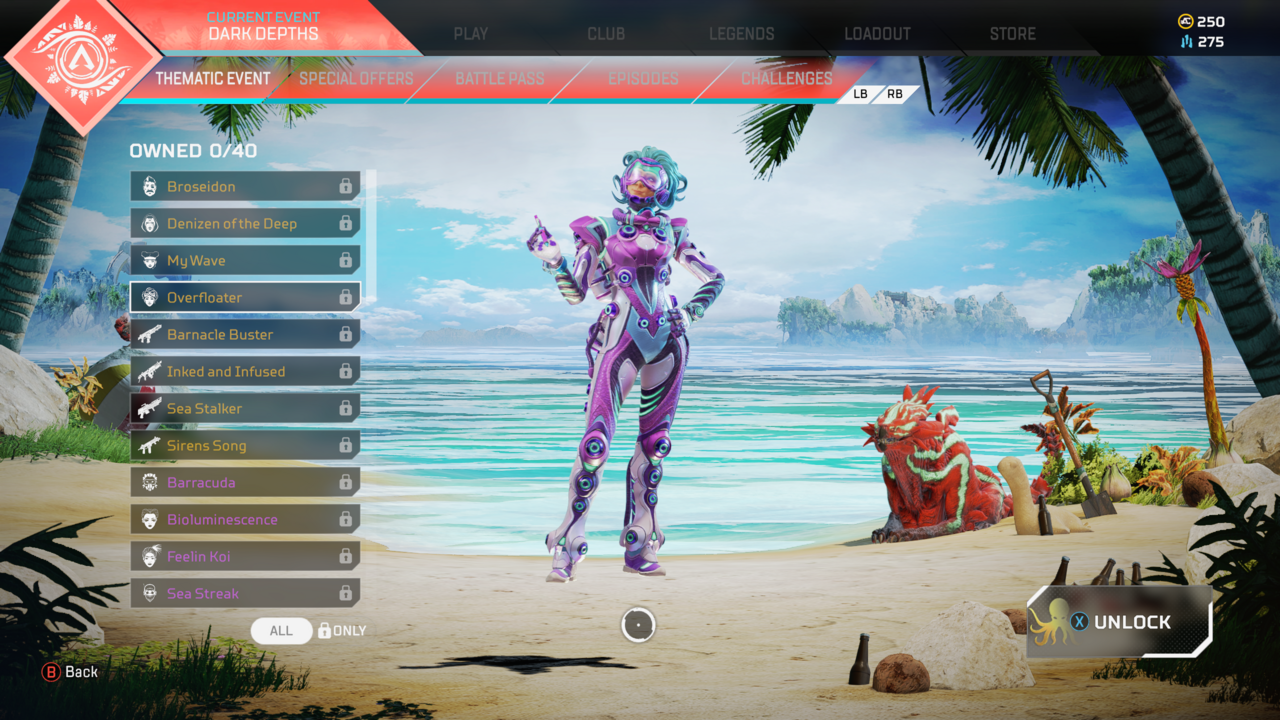Unlock the Overfloater skin

point(1119,622)
